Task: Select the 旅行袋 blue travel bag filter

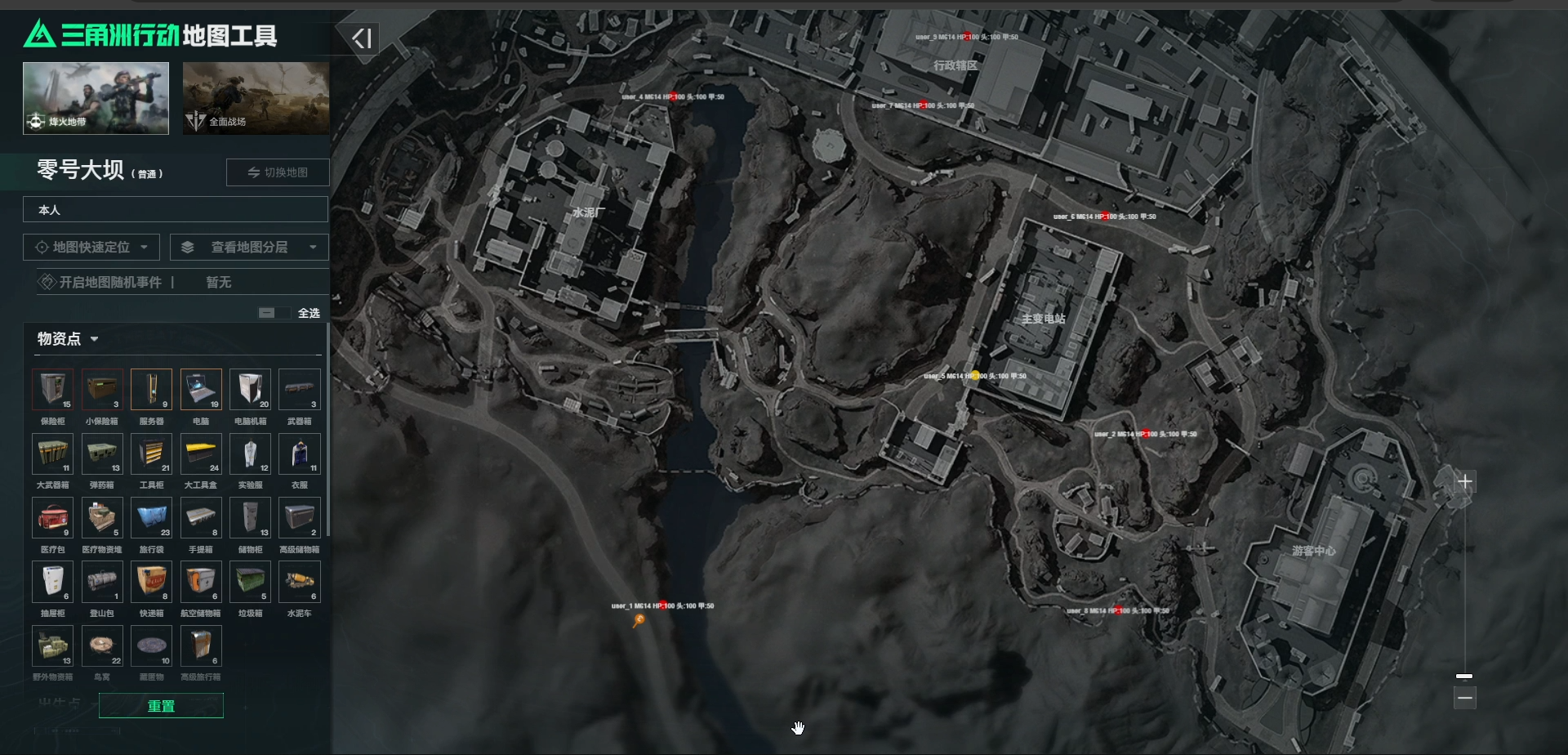Action: click(152, 518)
